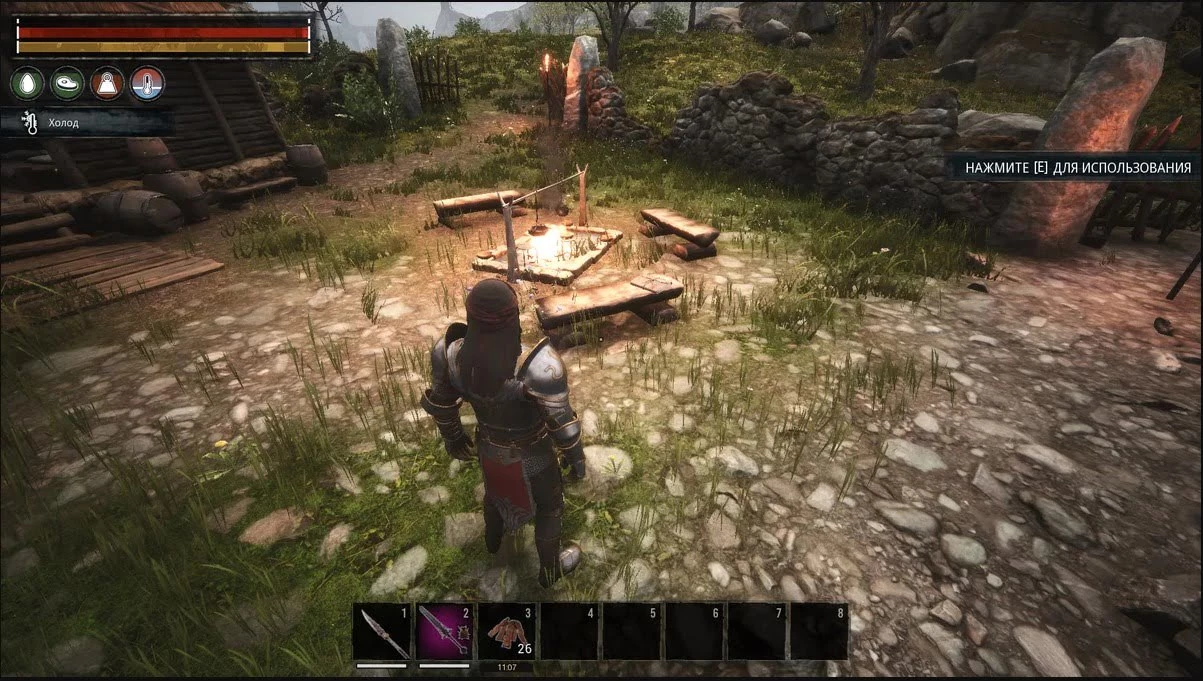Use the armor item stacked 26

508,632
